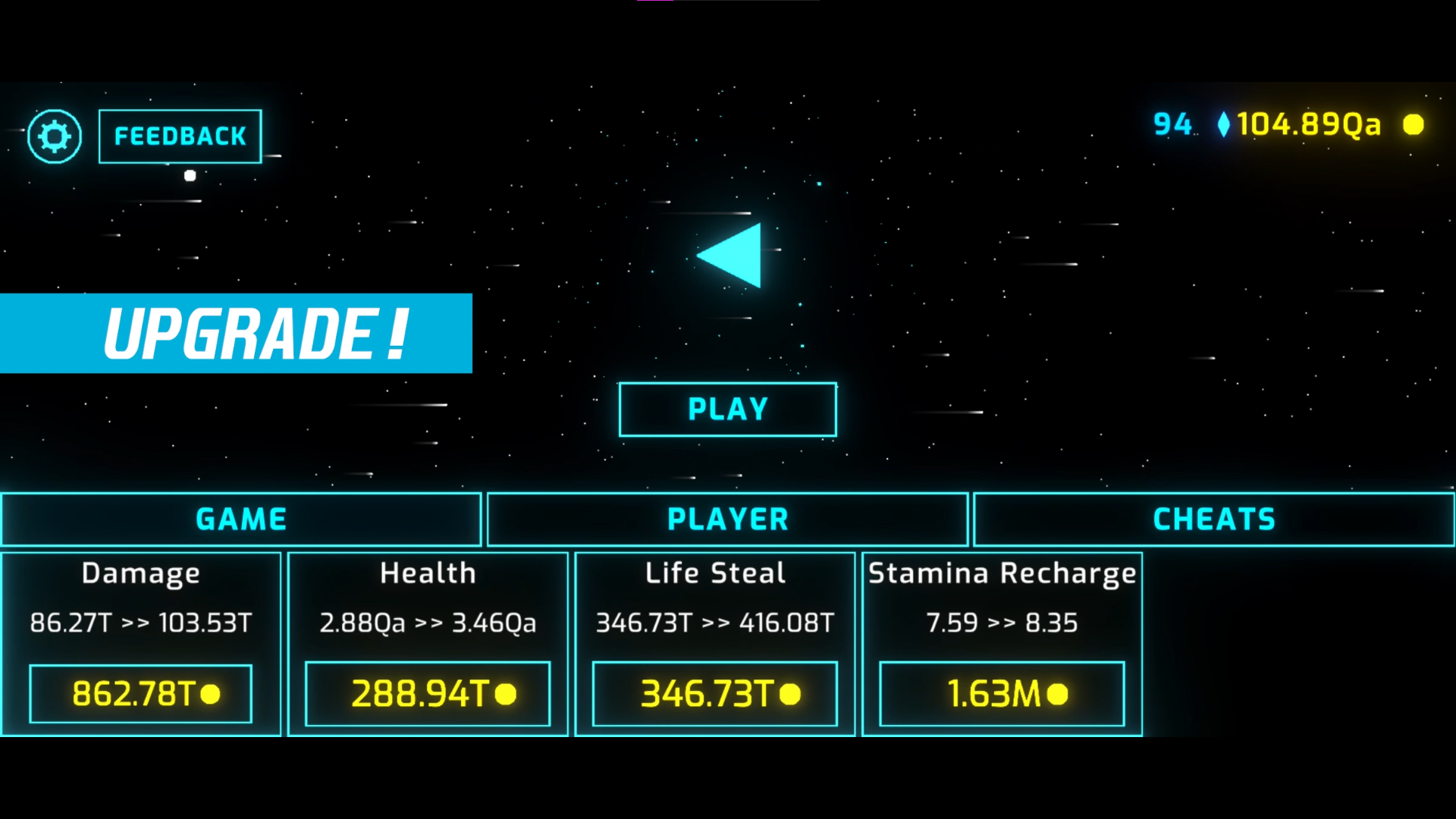Open the FEEDBACK panel
Screen dimensions: 1456x819
click(x=180, y=136)
